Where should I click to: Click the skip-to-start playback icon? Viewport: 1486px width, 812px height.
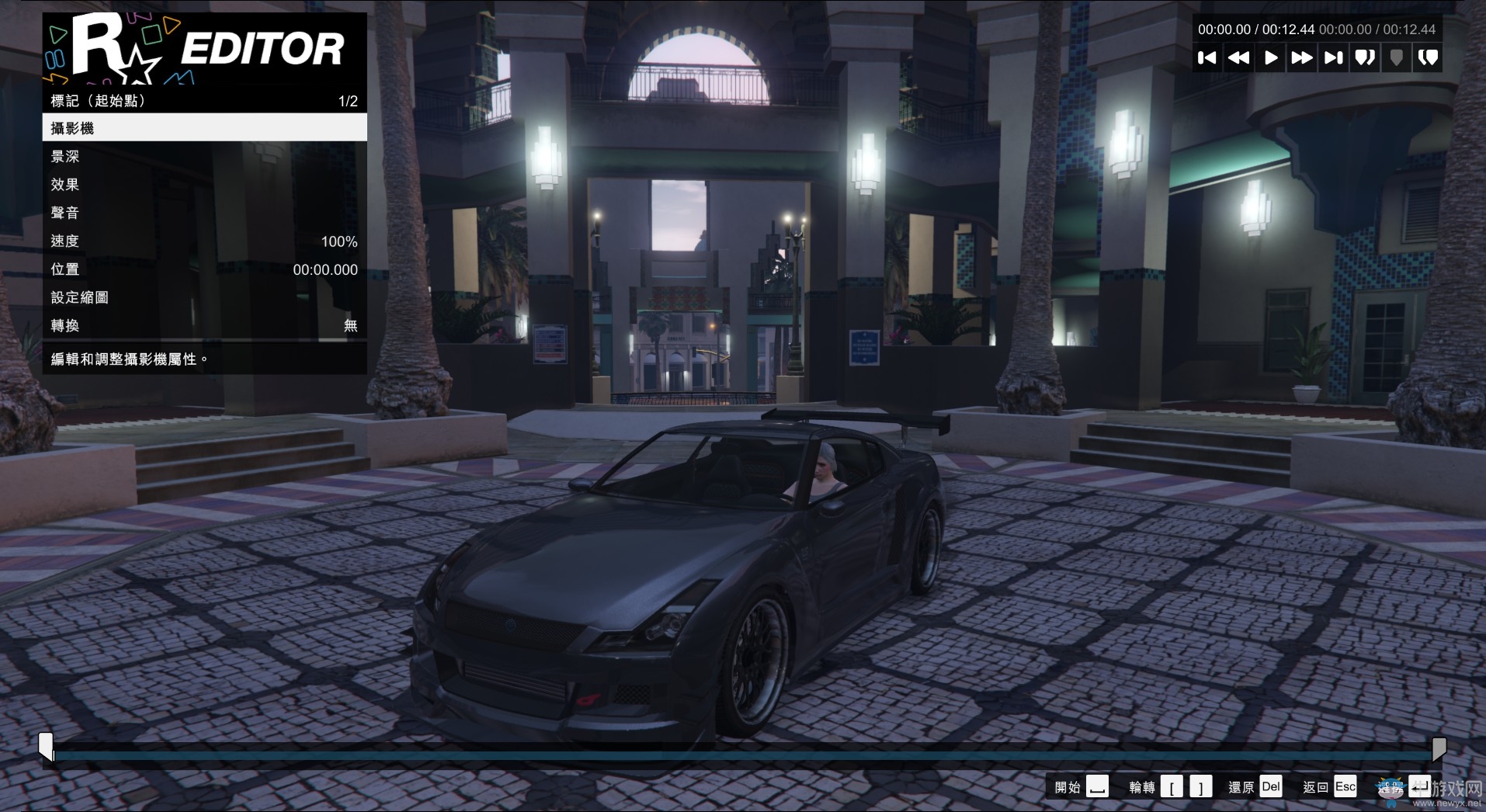tap(1208, 57)
